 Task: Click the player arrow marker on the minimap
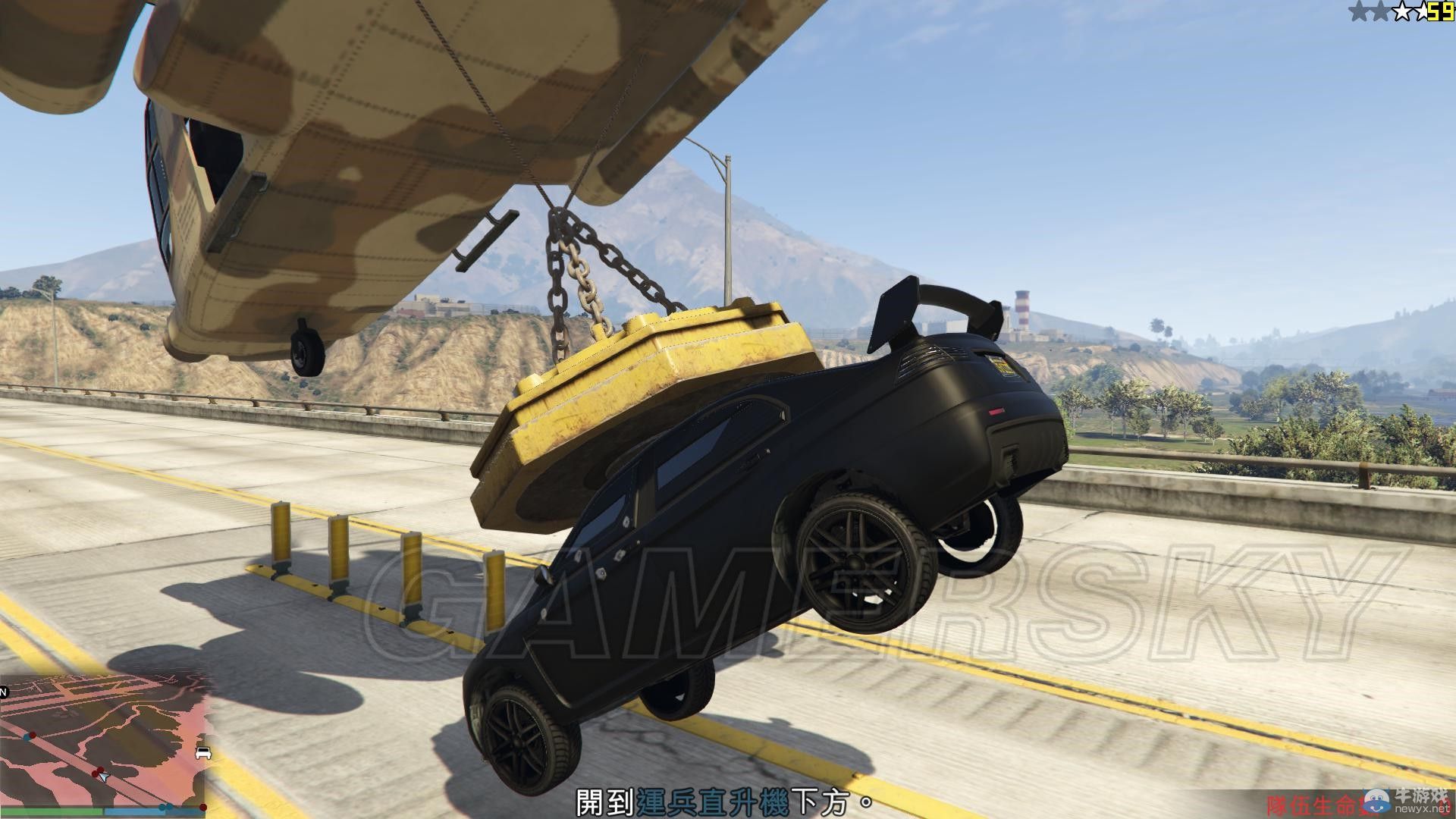point(104,779)
